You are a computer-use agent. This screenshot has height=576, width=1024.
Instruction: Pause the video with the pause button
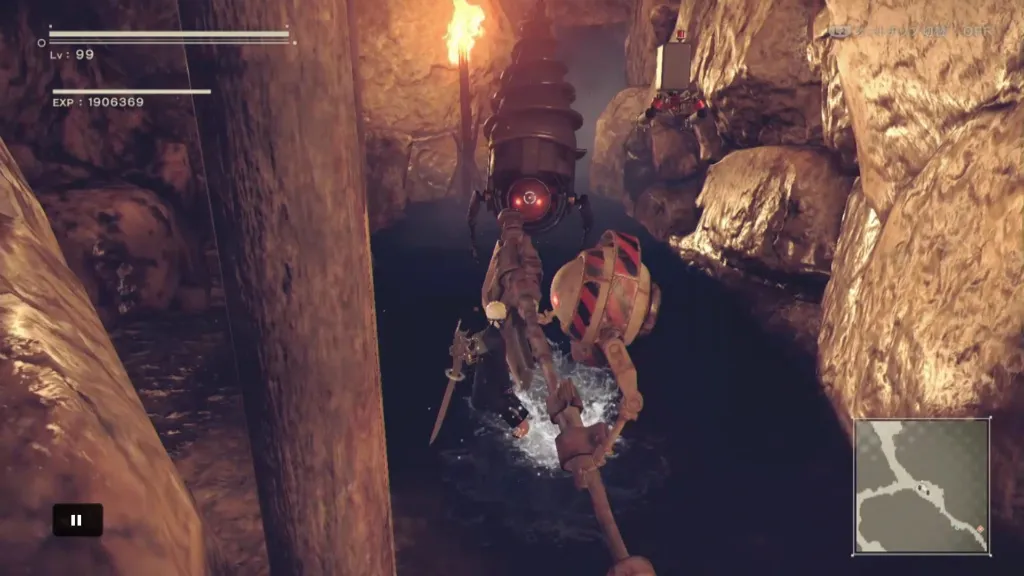(x=77, y=520)
